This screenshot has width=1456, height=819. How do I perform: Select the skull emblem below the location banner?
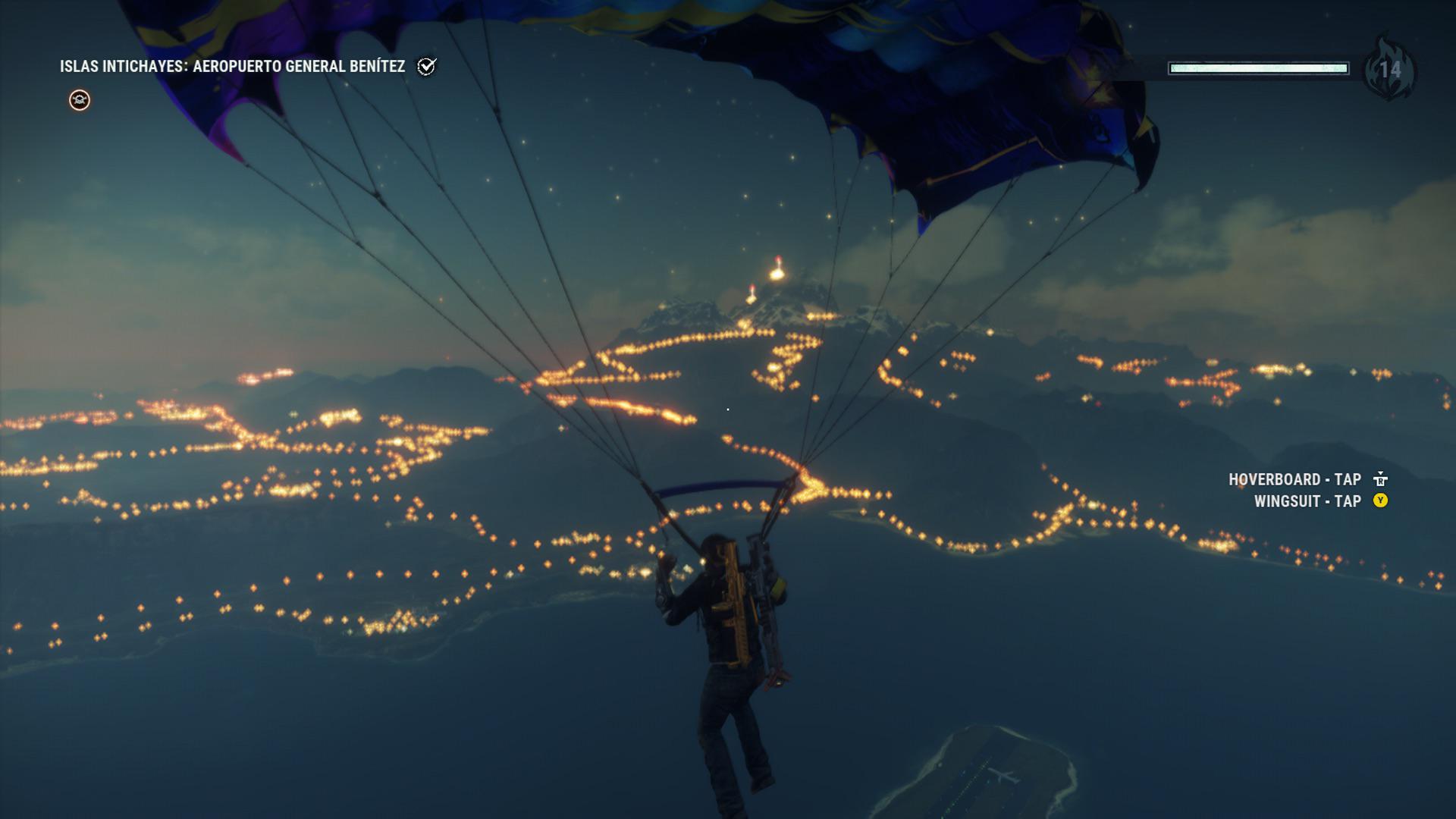pos(78,99)
